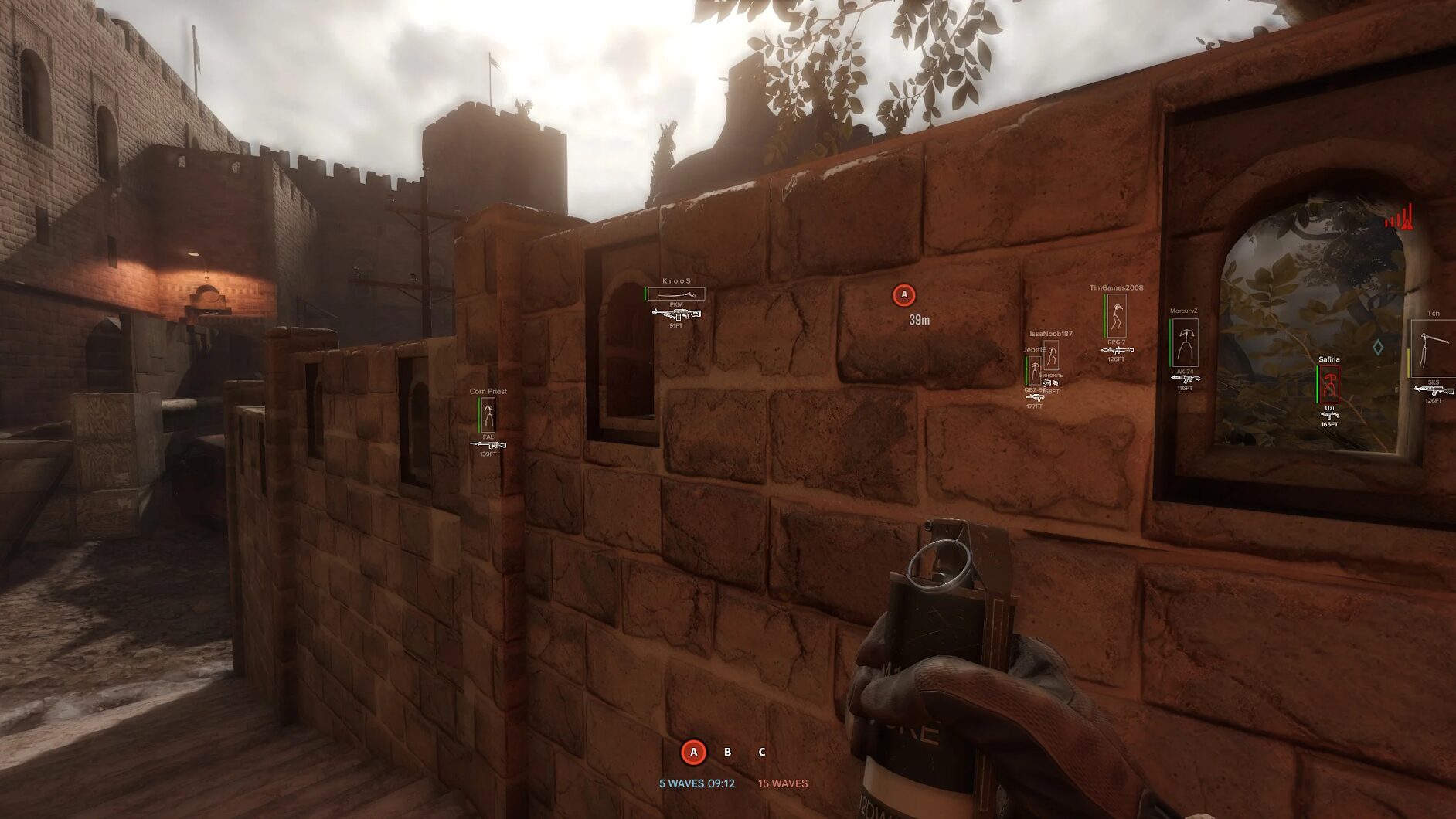Viewport: 1456px width, 819px height.
Task: Select the objective B indicator
Action: (727, 752)
